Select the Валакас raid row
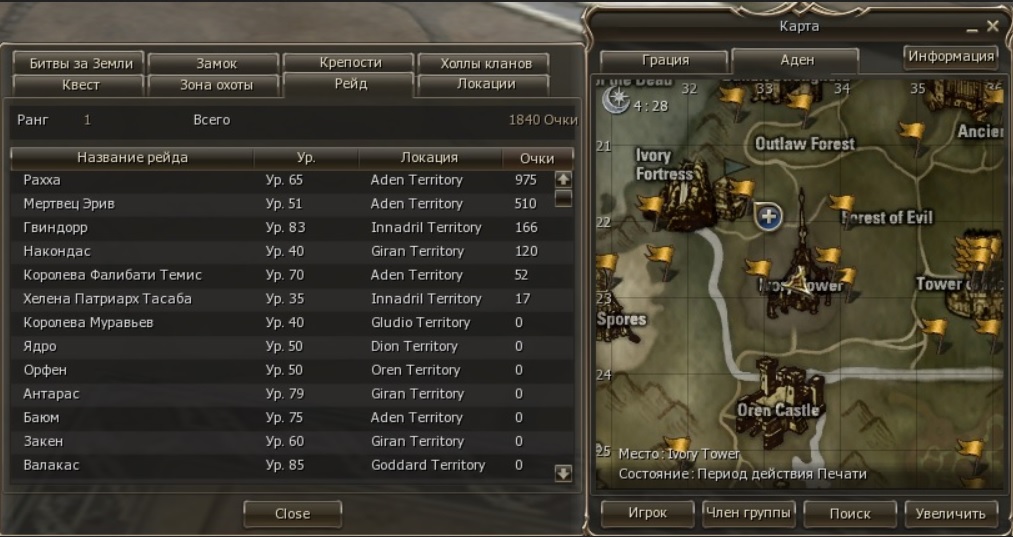 [x=280, y=465]
